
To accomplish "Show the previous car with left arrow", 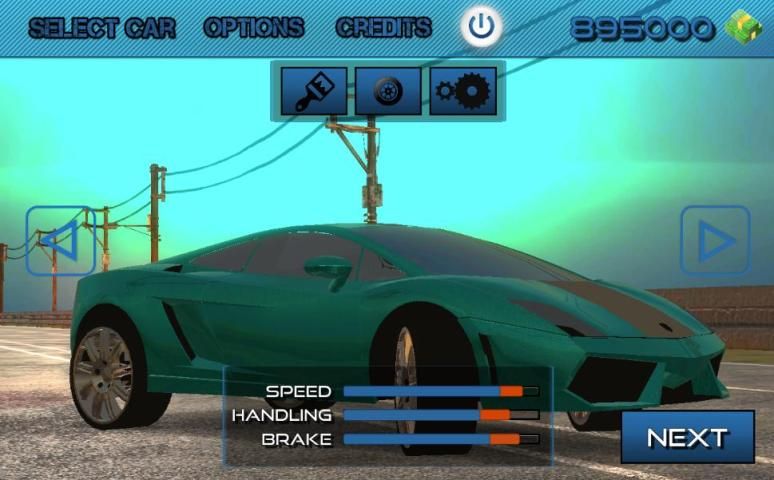I will pos(60,240).
